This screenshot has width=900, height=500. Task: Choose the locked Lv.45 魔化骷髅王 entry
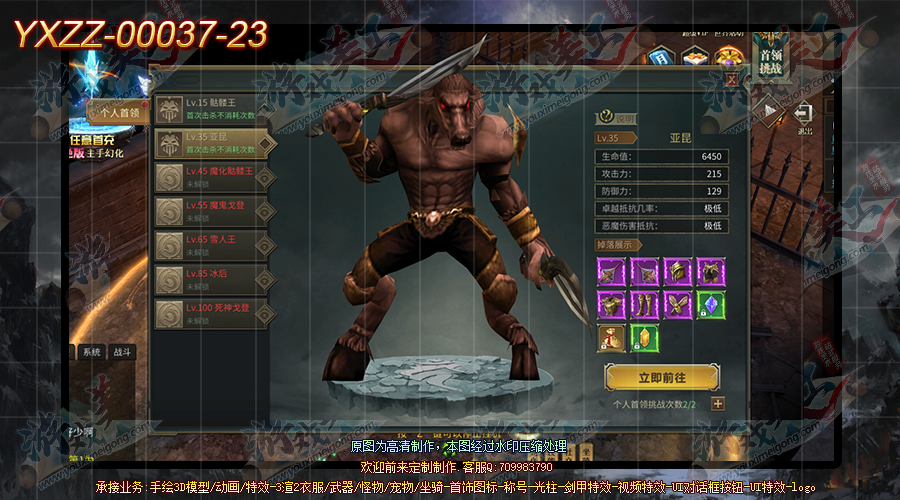click(x=213, y=177)
